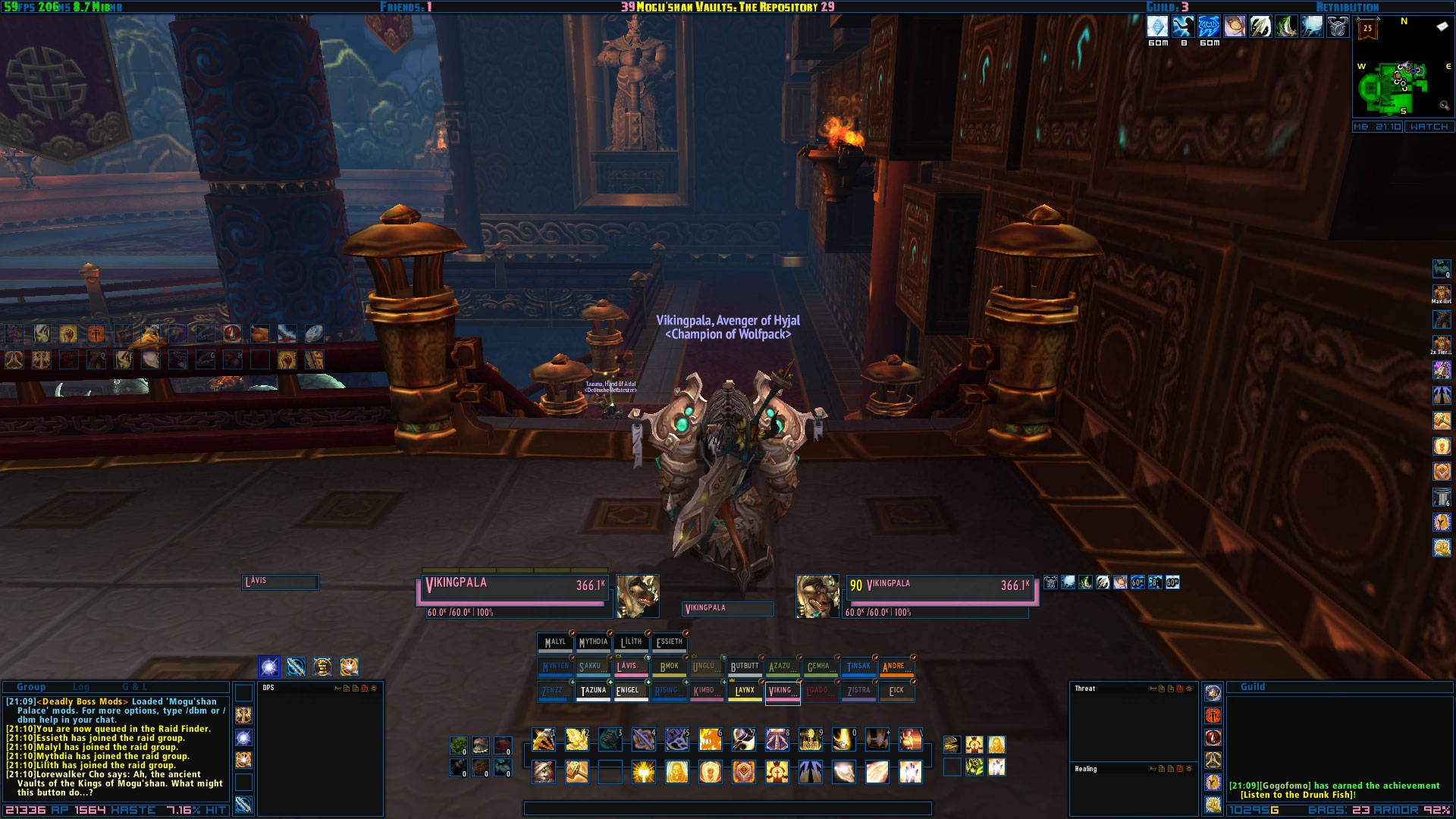This screenshot has height=819, width=1456.
Task: Open the Friends list from top bar
Action: coord(406,7)
